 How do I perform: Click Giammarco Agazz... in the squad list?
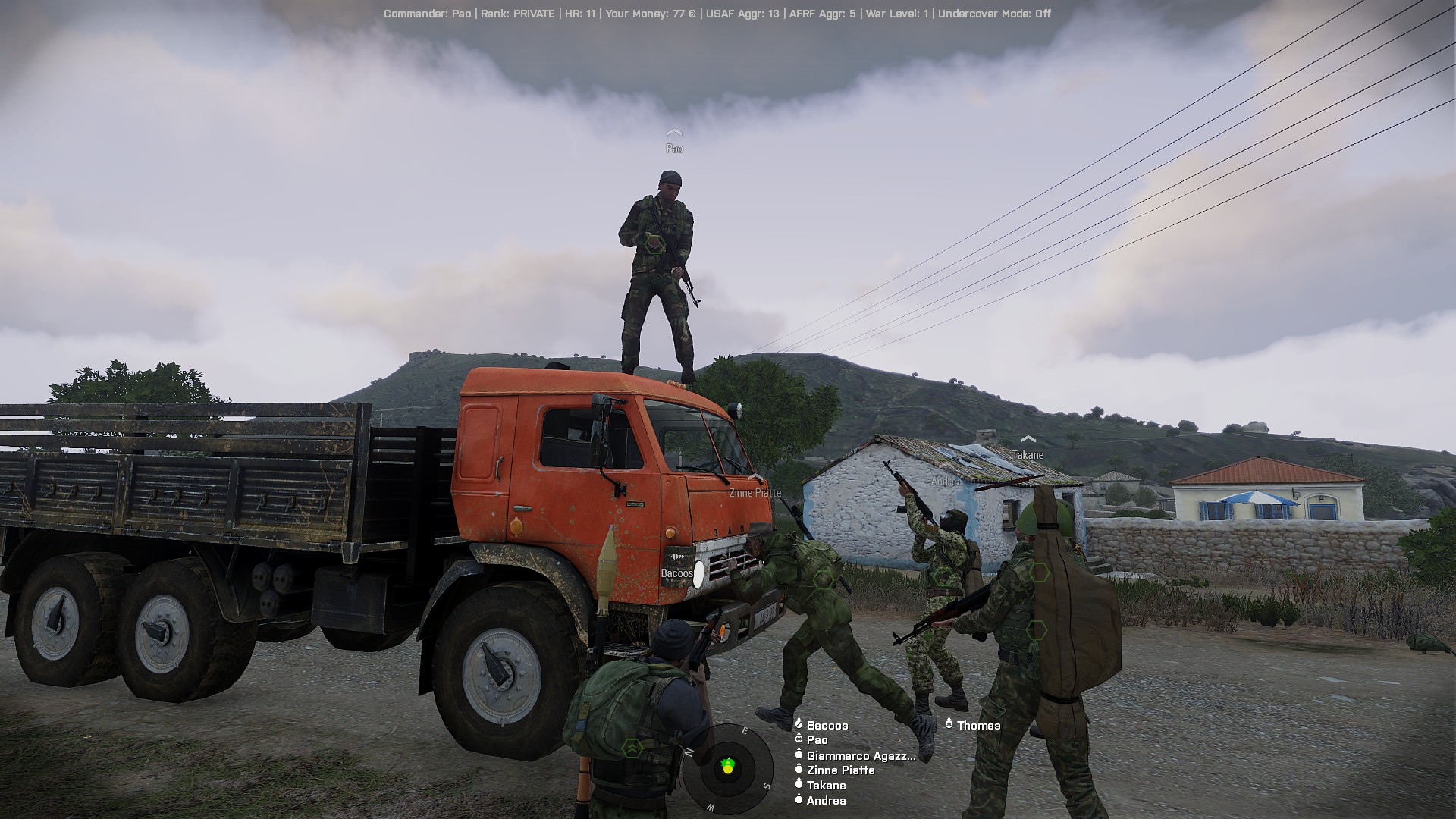(860, 755)
